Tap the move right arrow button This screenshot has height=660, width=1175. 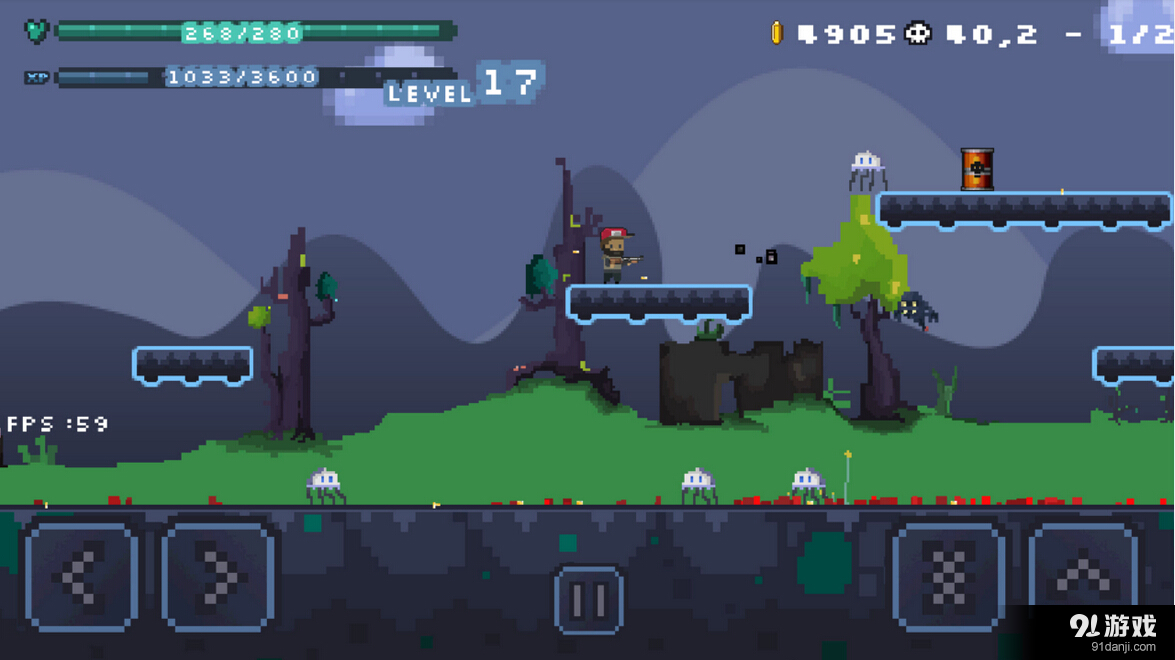(x=219, y=576)
